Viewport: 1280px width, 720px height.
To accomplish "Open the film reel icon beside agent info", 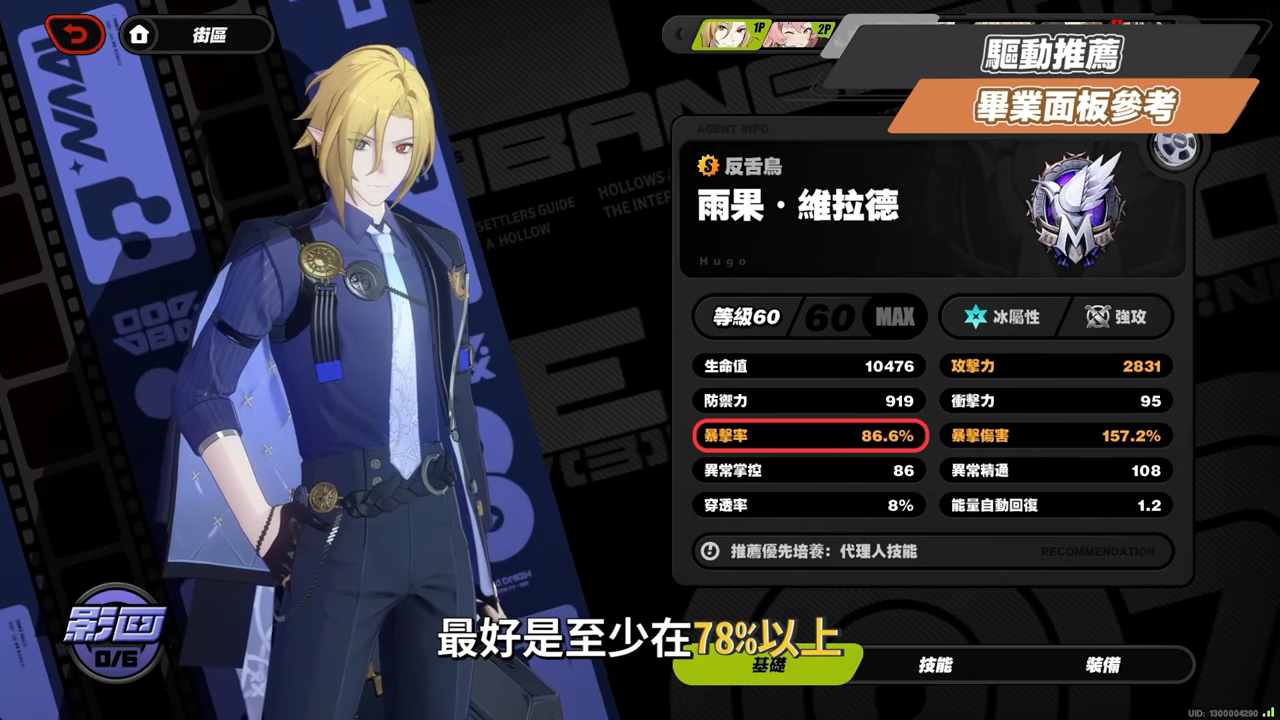I will click(x=1174, y=149).
